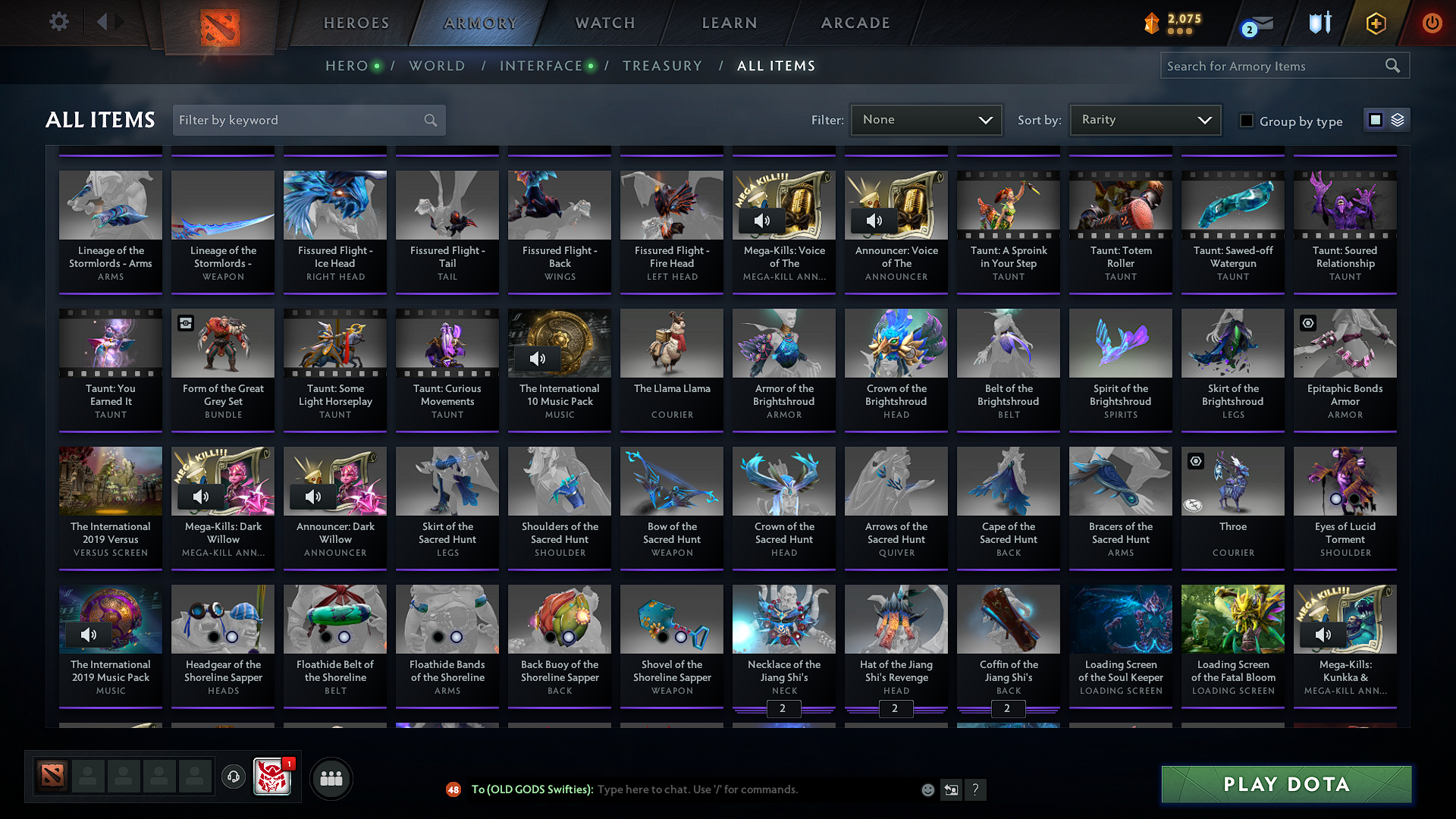This screenshot has width=1456, height=819.
Task: Open the Filter dropdown set to None
Action: tap(926, 119)
